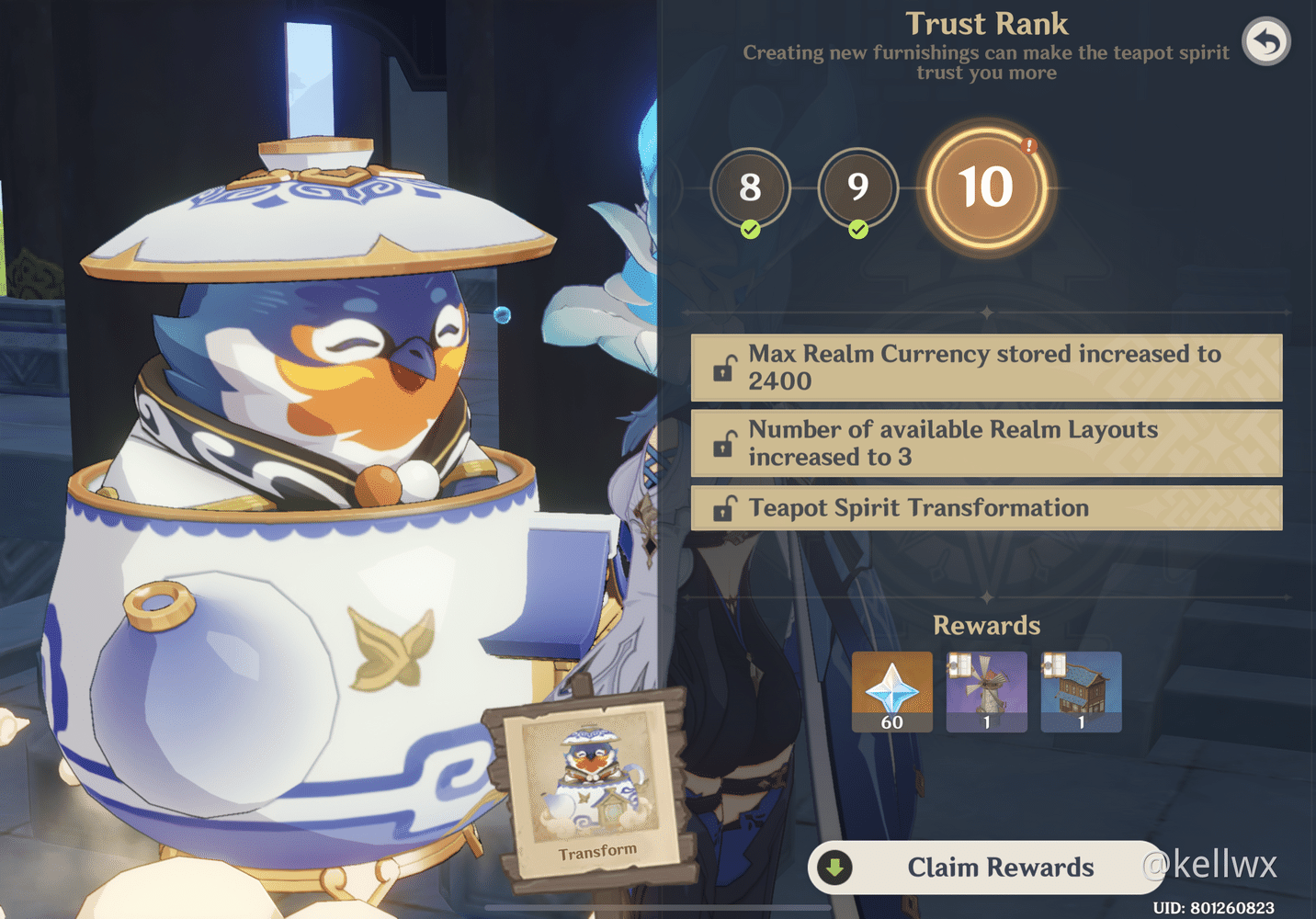Select the 60 Primogems reward icon
1316x919 pixels.
pos(891,691)
